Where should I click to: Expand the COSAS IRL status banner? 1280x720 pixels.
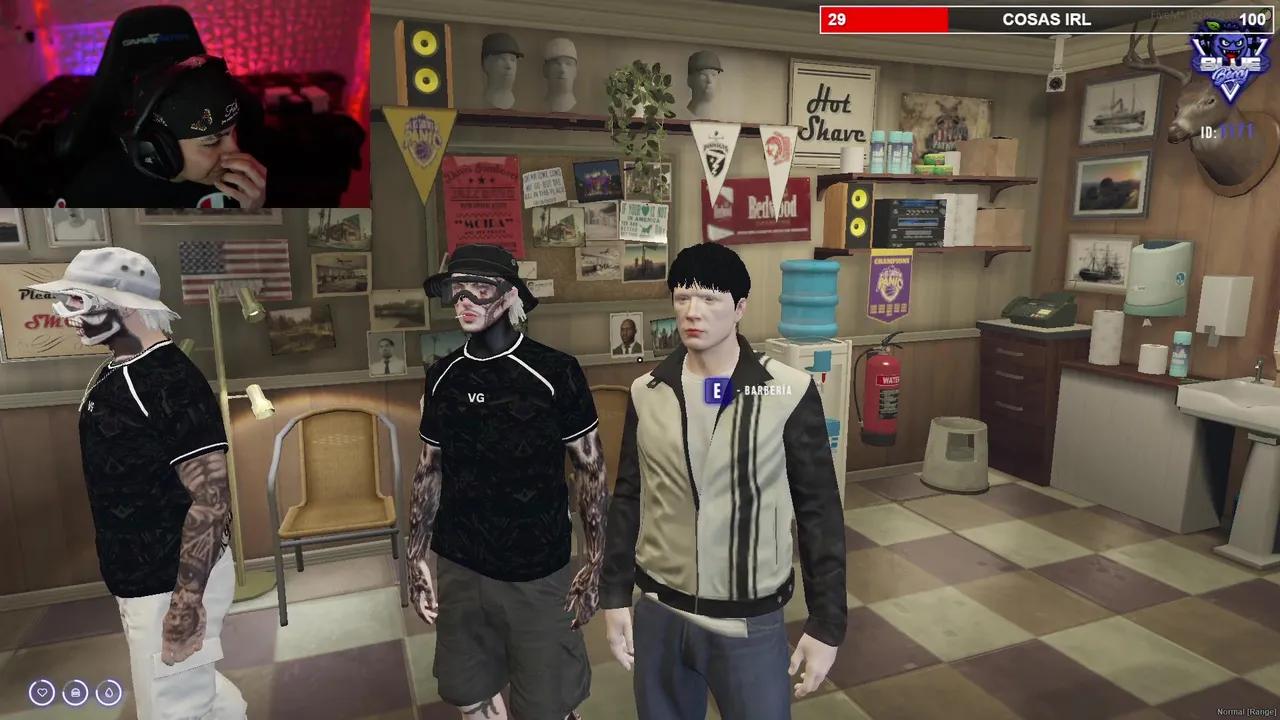1048,19
